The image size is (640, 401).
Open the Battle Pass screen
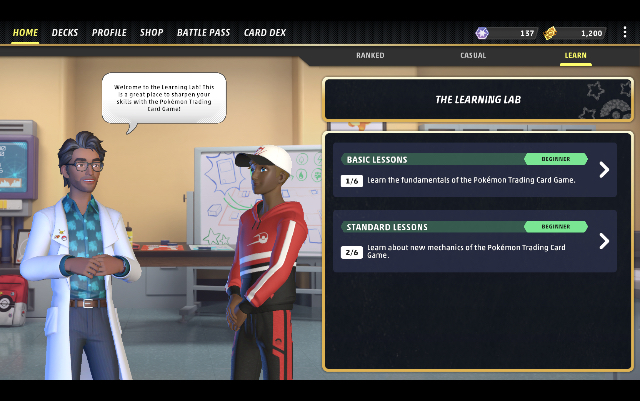point(204,33)
